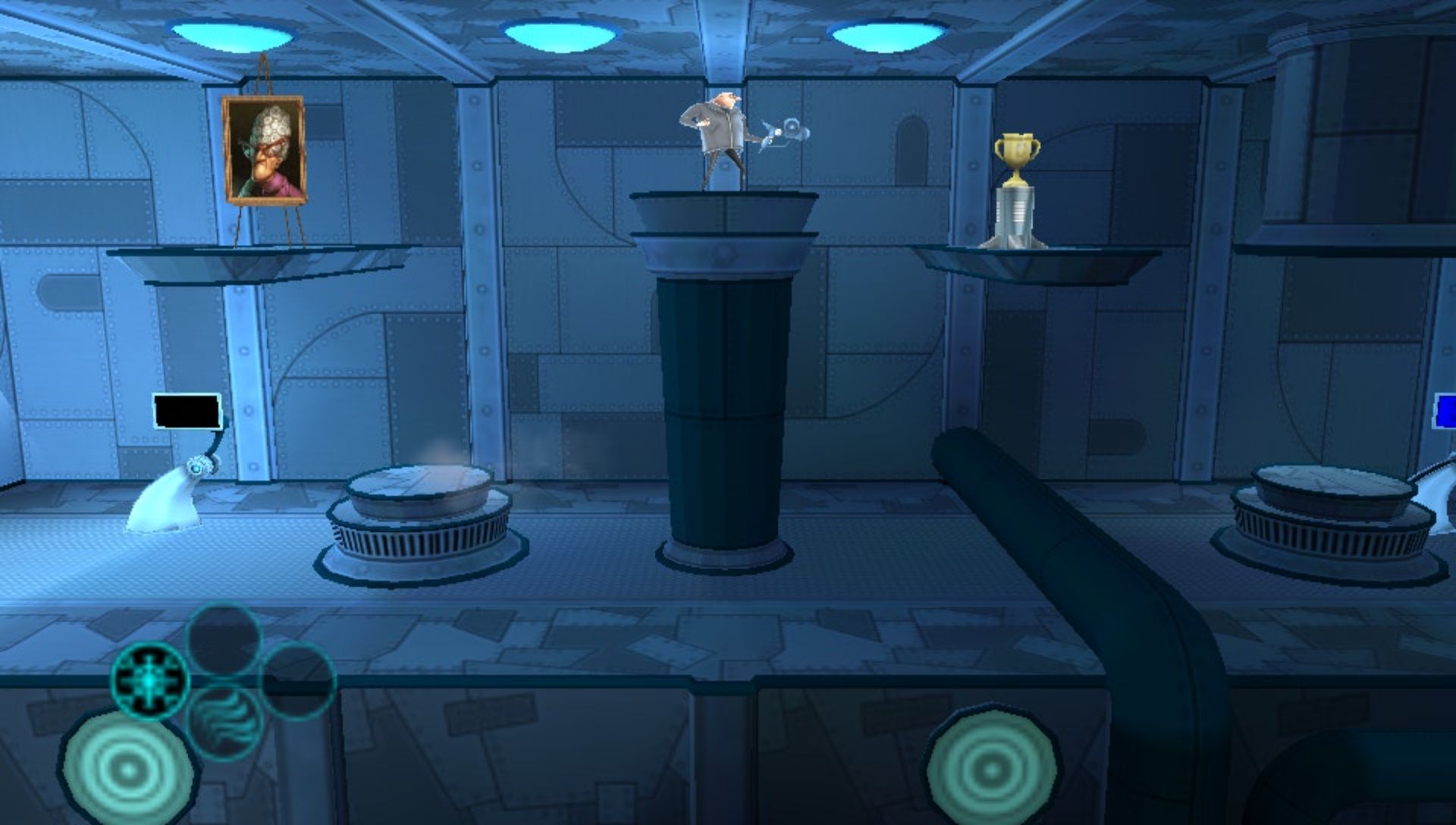Image resolution: width=1456 pixels, height=825 pixels.
Task: Switch to the wavy air gun weapon icon
Action: click(x=225, y=722)
